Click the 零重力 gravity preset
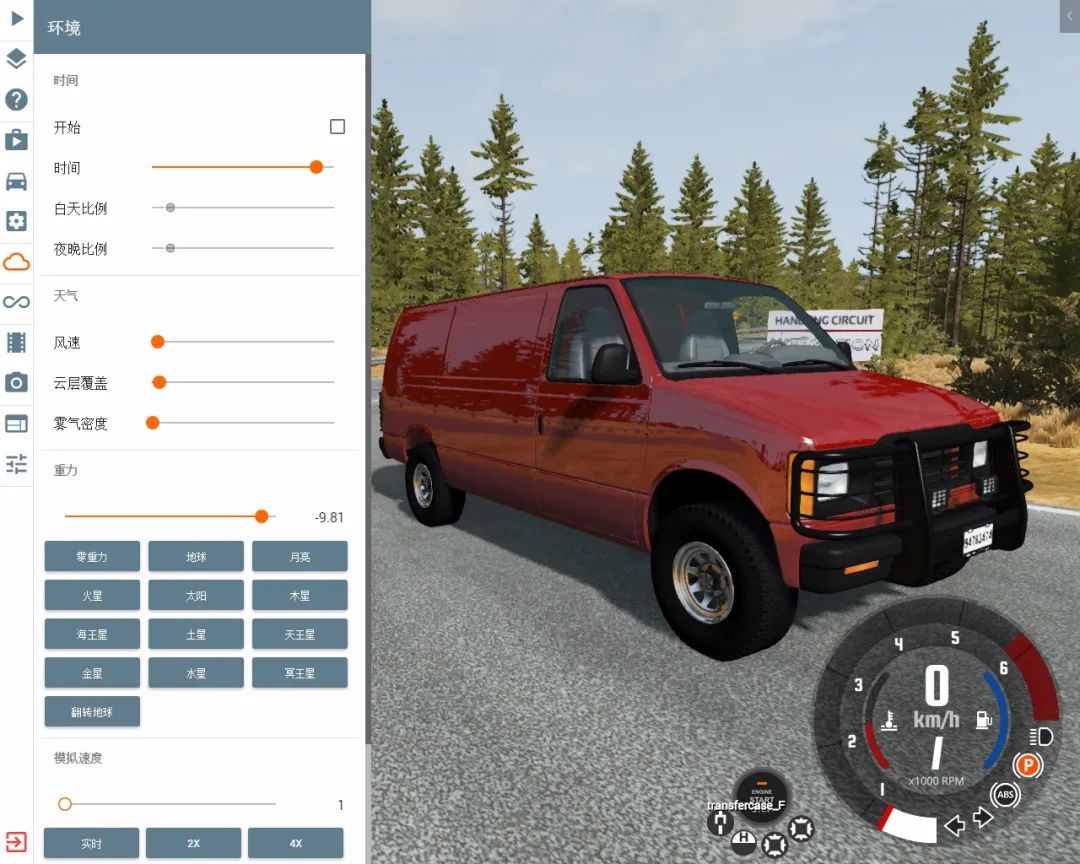This screenshot has height=864, width=1080. [92, 556]
